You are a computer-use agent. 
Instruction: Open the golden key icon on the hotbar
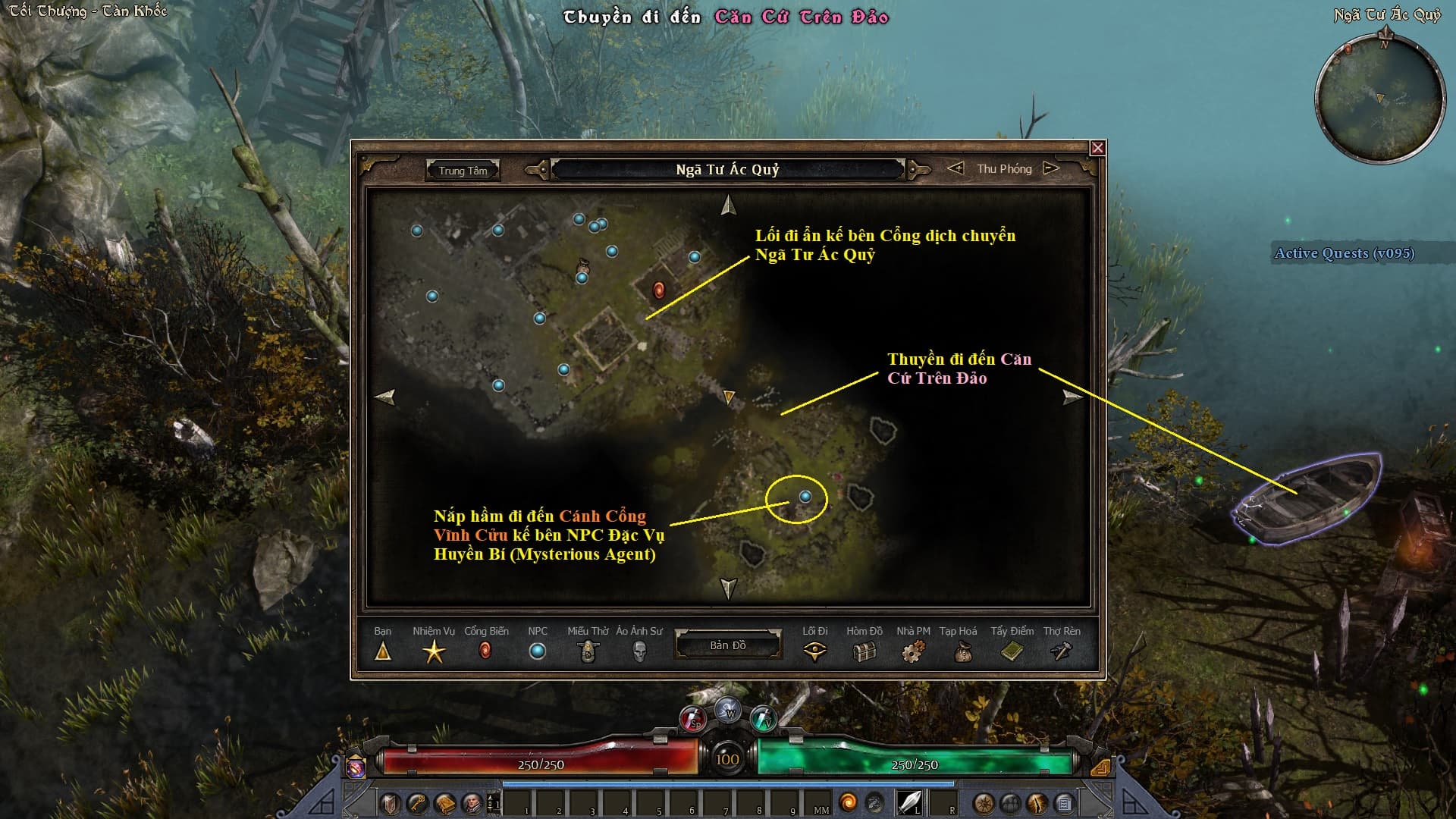417,803
